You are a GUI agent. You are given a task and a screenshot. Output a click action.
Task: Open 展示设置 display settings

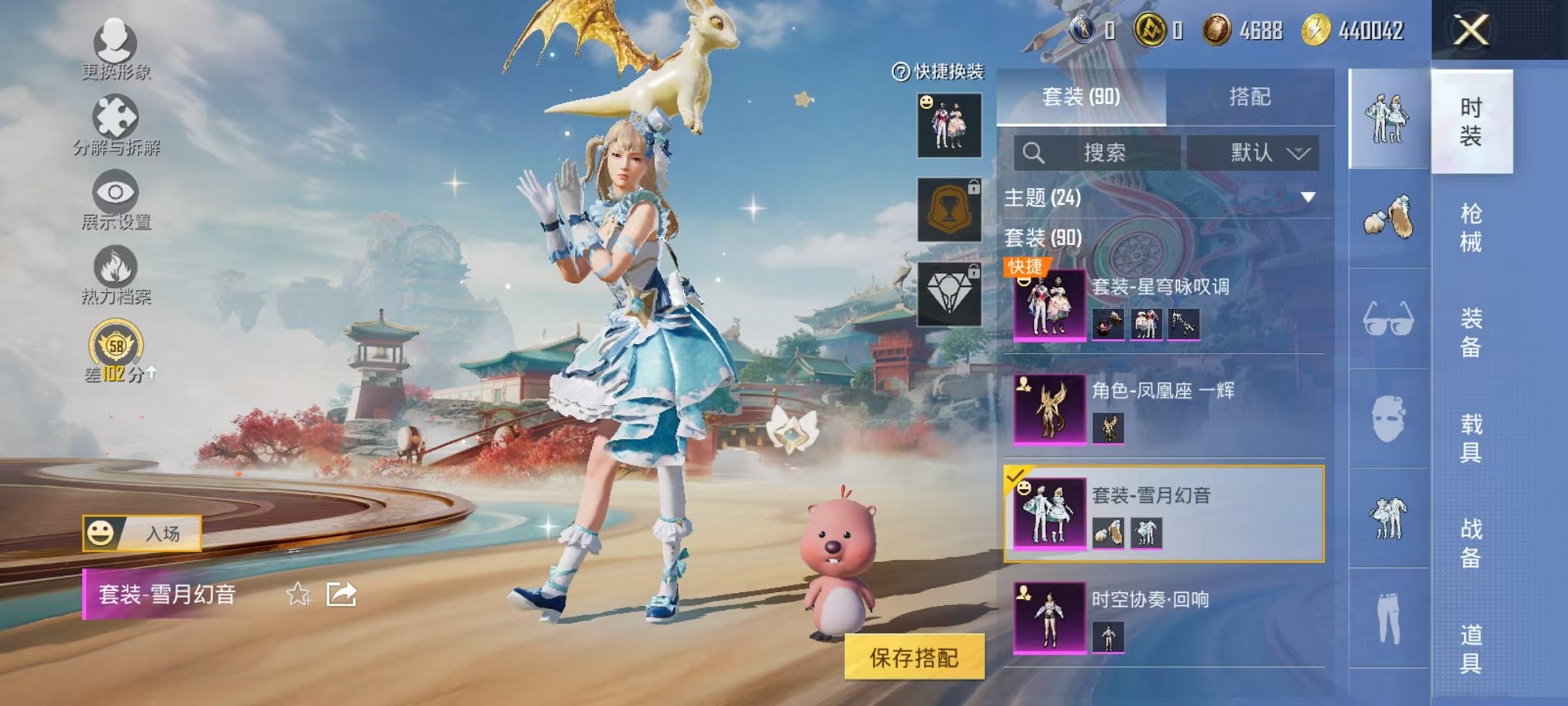pos(114,192)
